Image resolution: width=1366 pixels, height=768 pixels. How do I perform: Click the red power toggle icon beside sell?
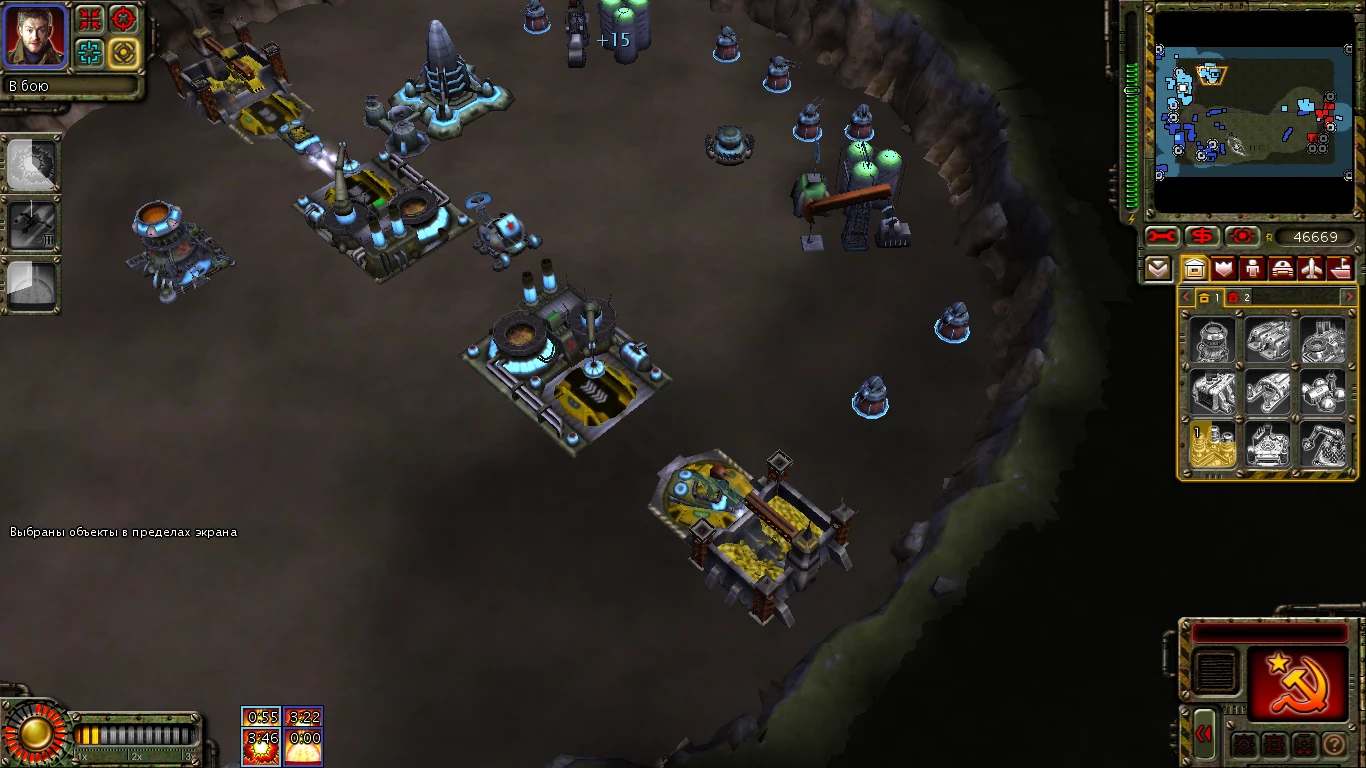(1240, 237)
